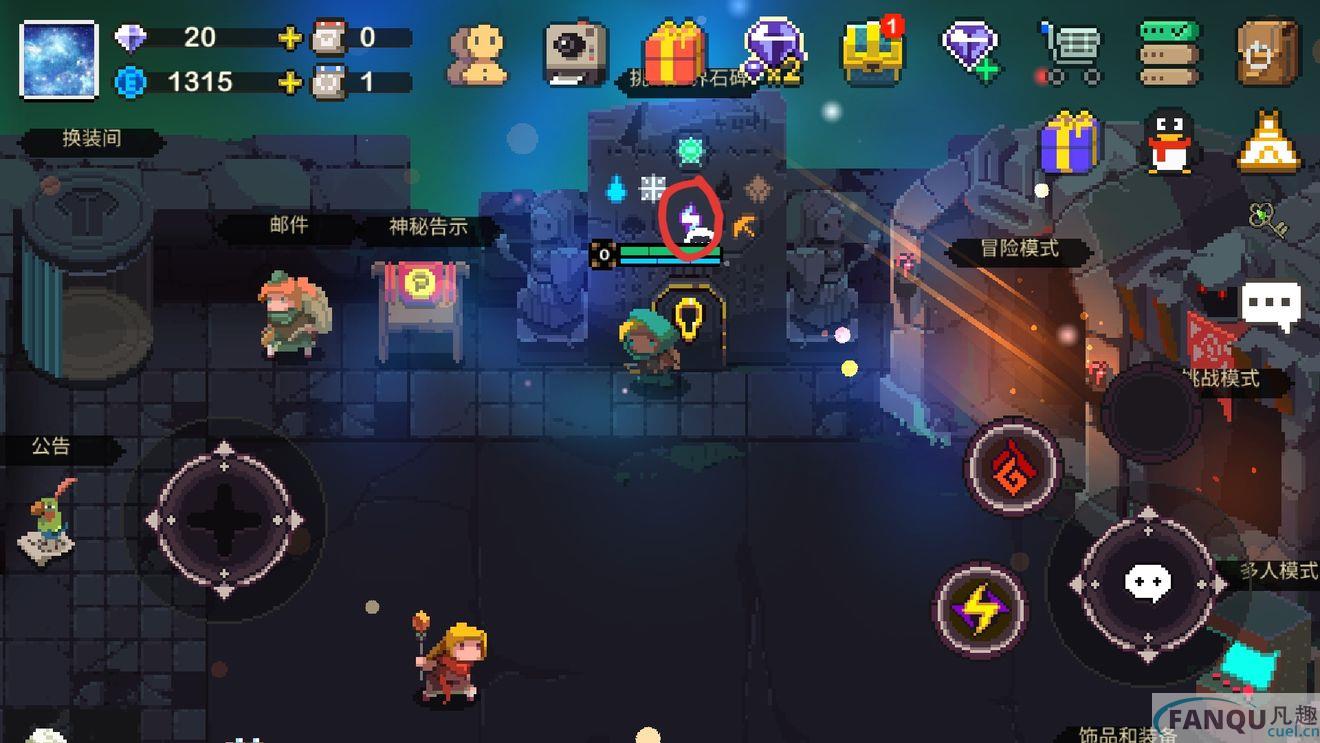Open the camera icon
Screen dimensions: 1320x743
pyautogui.click(x=576, y=52)
